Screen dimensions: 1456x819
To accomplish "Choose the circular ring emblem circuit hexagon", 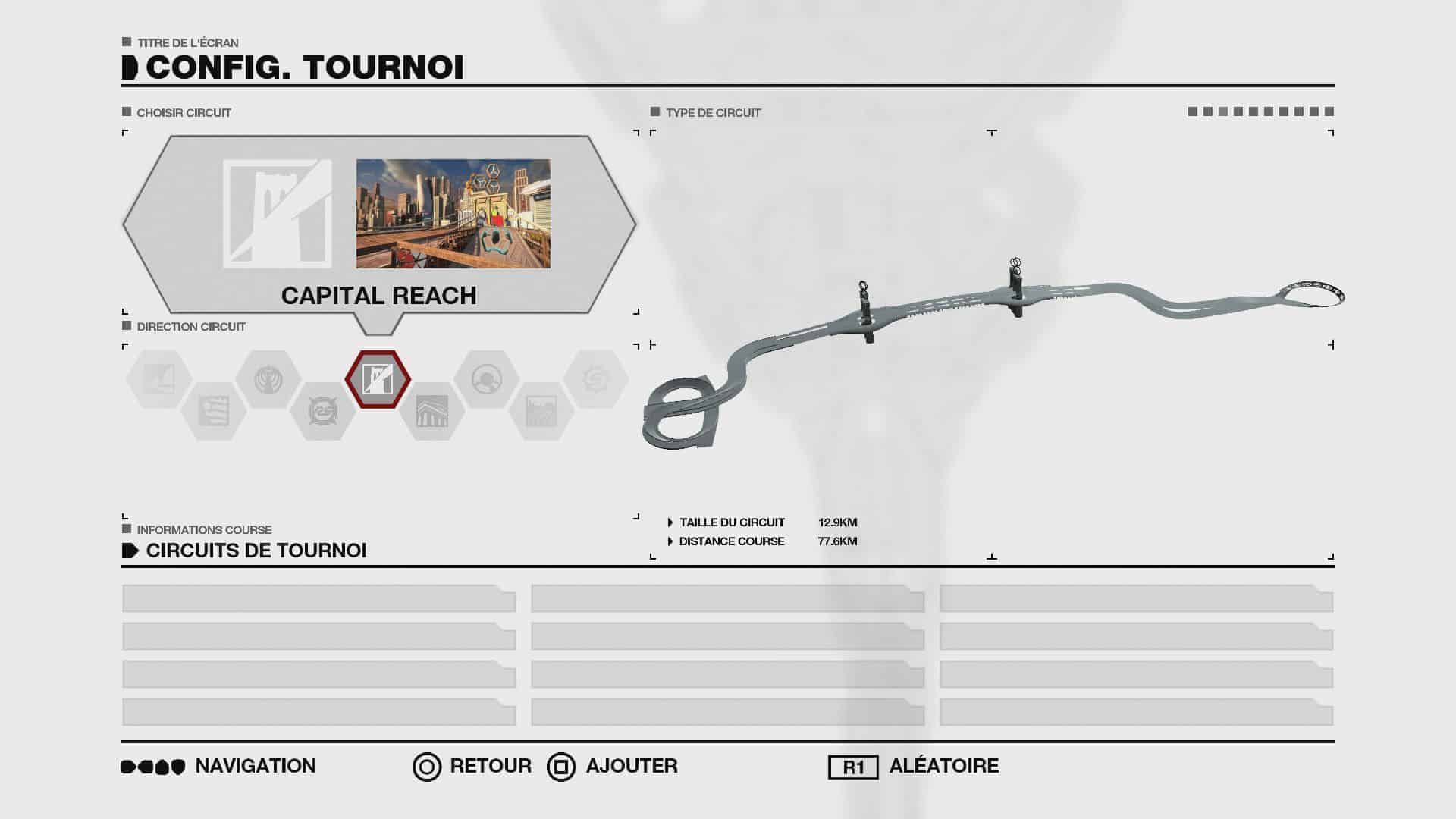I will pyautogui.click(x=486, y=378).
